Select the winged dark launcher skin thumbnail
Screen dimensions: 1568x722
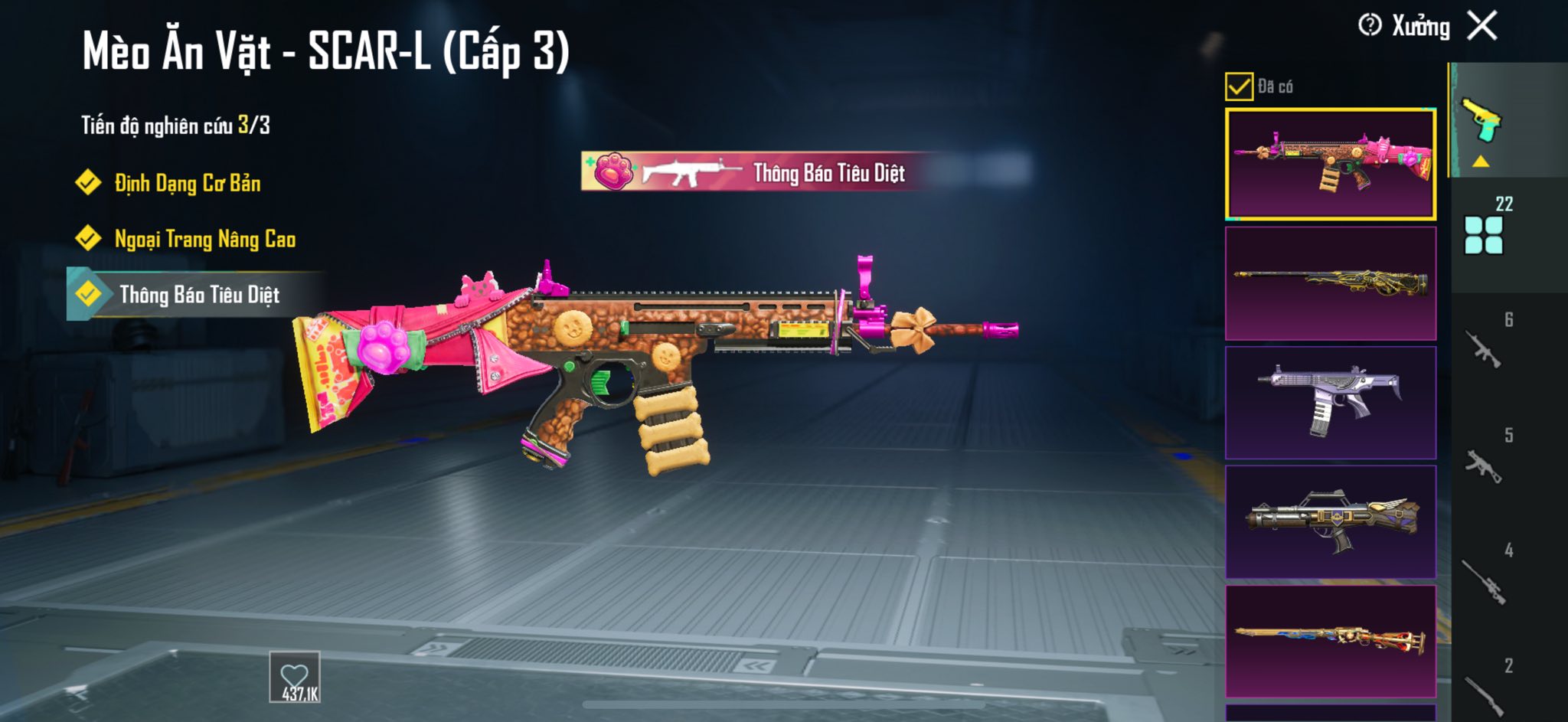point(1331,522)
